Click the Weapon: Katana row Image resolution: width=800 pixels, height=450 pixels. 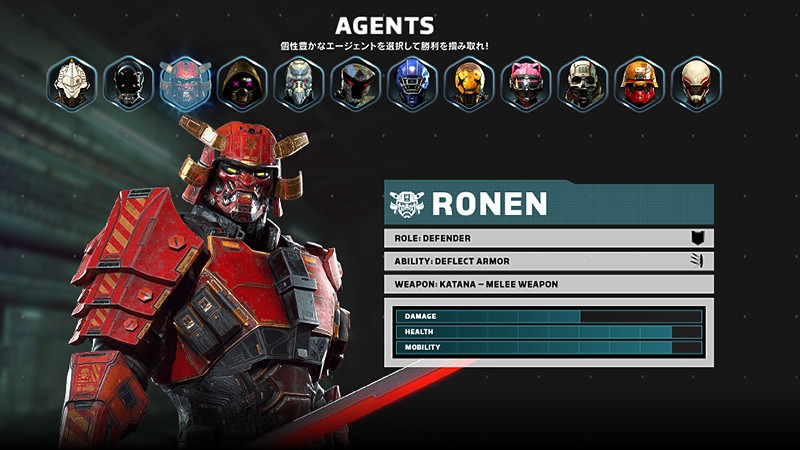point(548,284)
